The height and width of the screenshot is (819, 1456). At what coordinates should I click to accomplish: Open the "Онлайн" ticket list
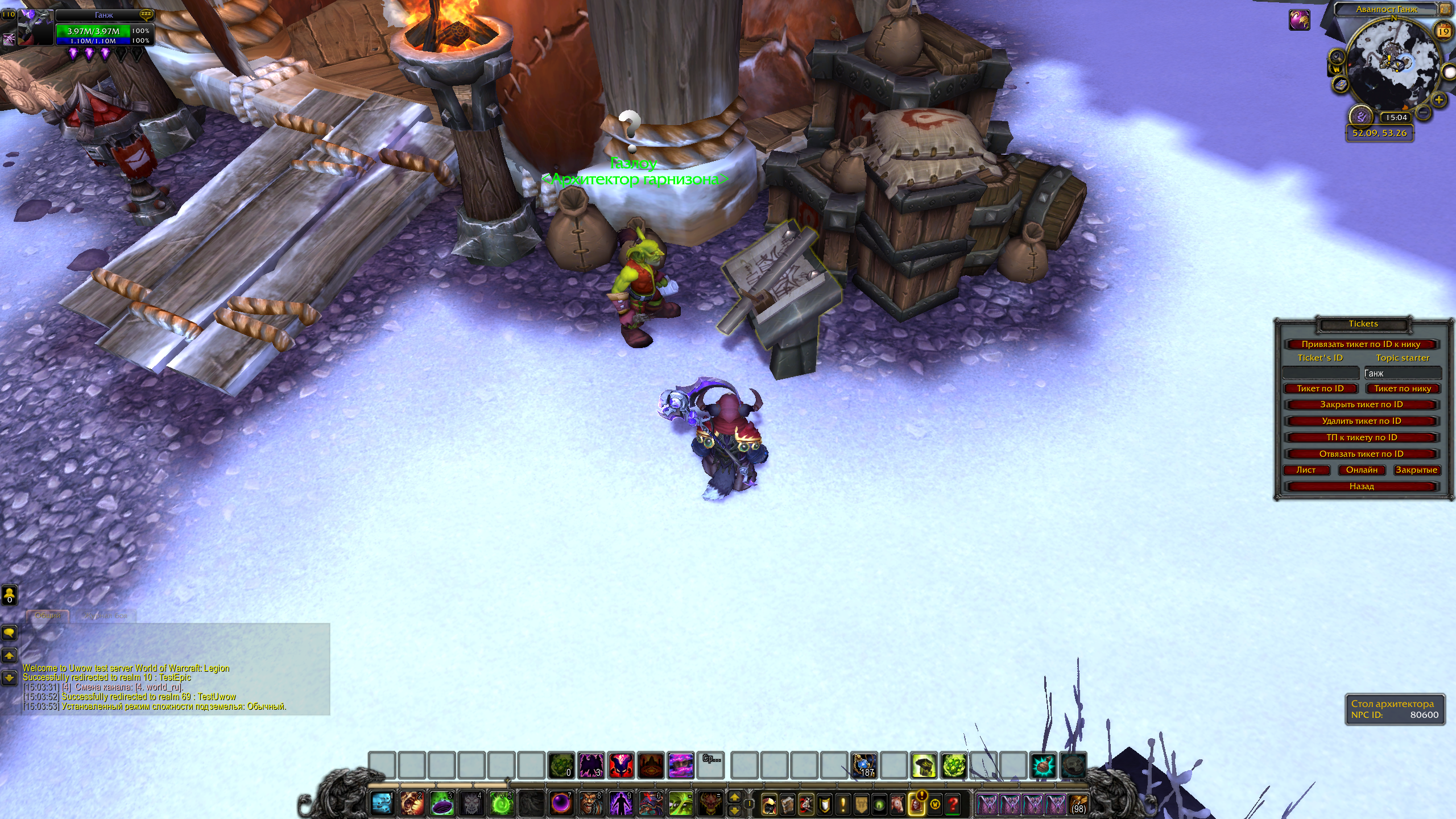pyautogui.click(x=1362, y=470)
